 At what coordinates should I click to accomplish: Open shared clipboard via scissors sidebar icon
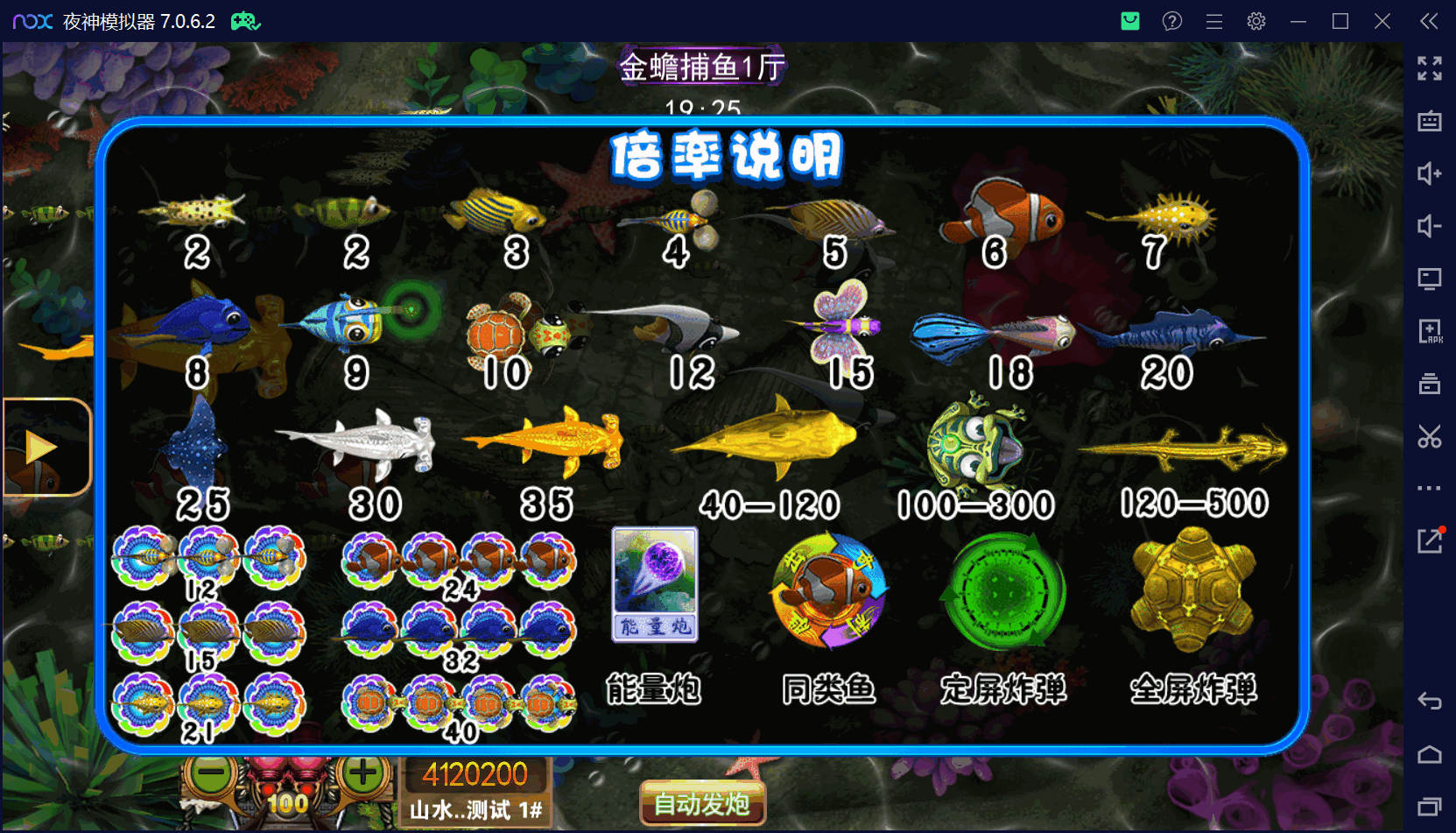pos(1431,436)
